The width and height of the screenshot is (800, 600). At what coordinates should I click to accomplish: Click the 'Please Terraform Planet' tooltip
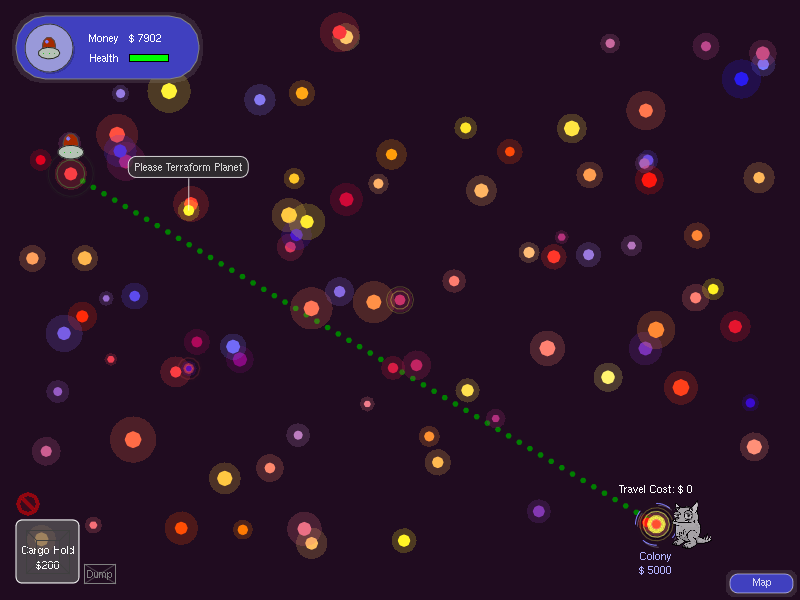pos(188,167)
